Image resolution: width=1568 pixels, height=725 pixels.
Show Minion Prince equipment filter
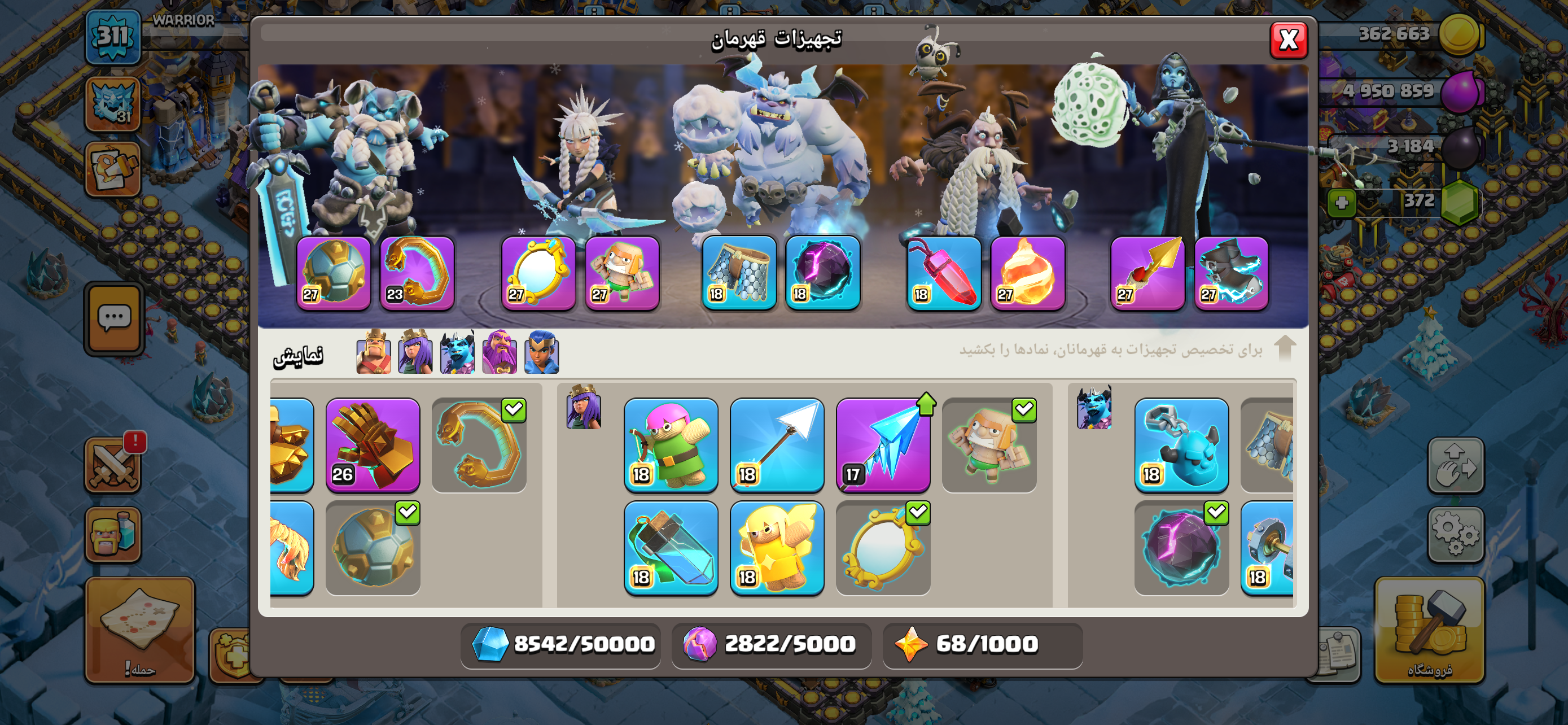(457, 352)
